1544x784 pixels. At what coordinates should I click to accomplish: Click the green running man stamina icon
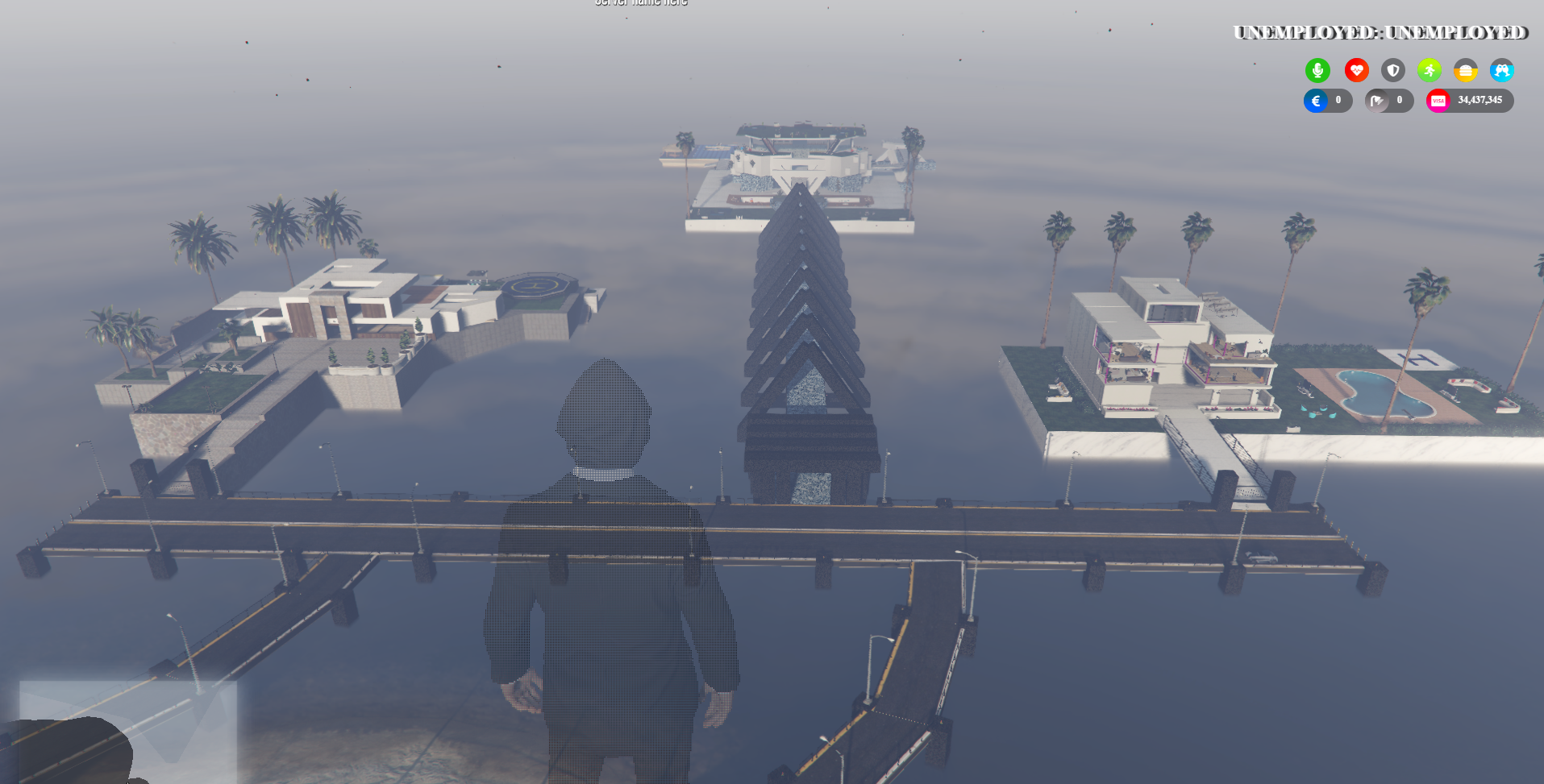tap(1429, 71)
